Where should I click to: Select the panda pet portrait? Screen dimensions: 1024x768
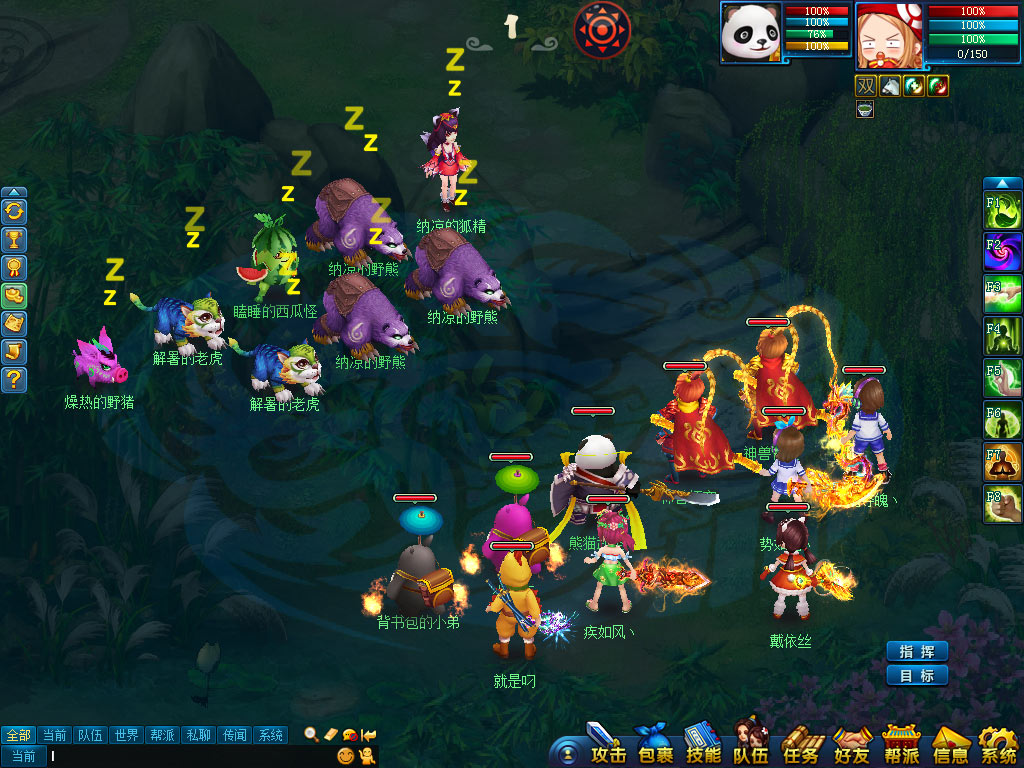coord(750,33)
